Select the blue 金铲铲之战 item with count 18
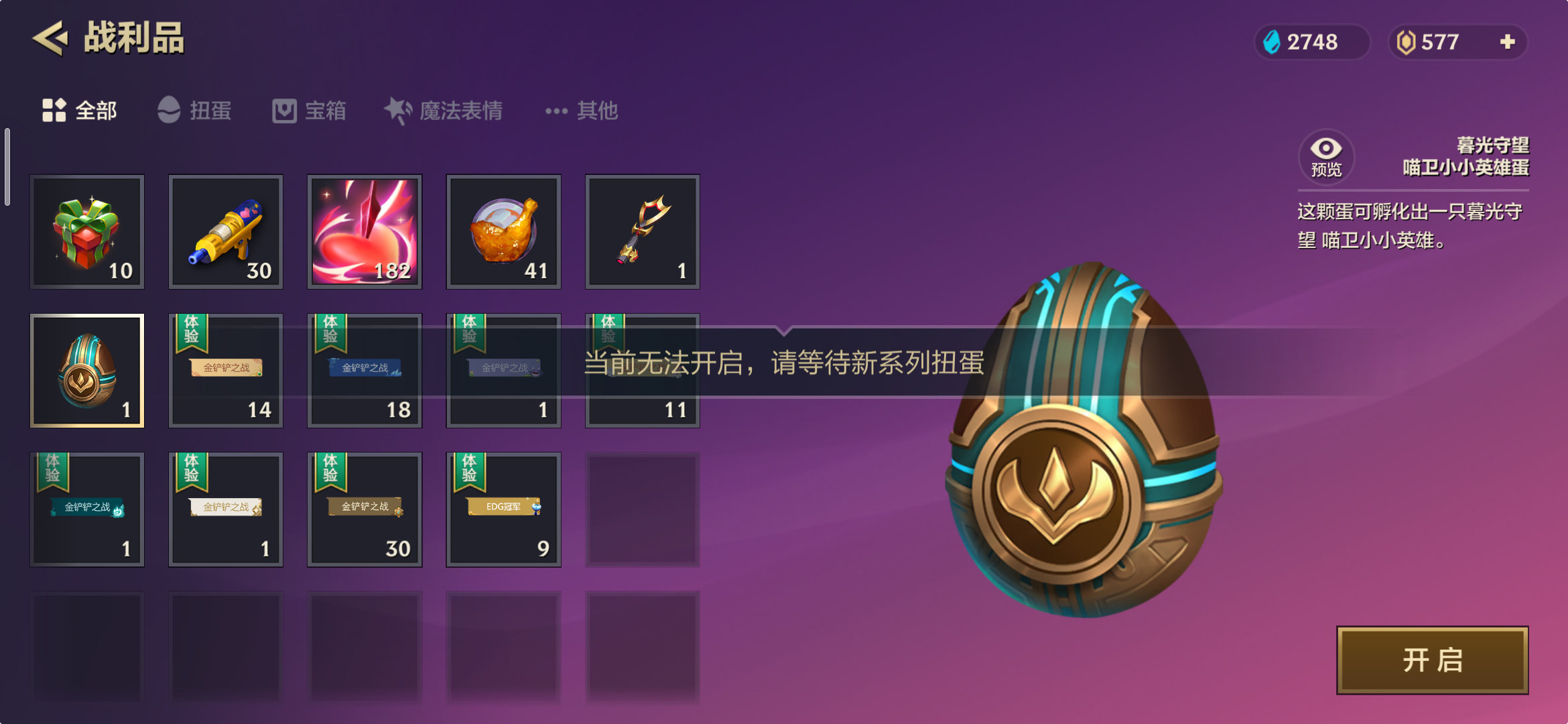The width and height of the screenshot is (1568, 724). pos(365,370)
